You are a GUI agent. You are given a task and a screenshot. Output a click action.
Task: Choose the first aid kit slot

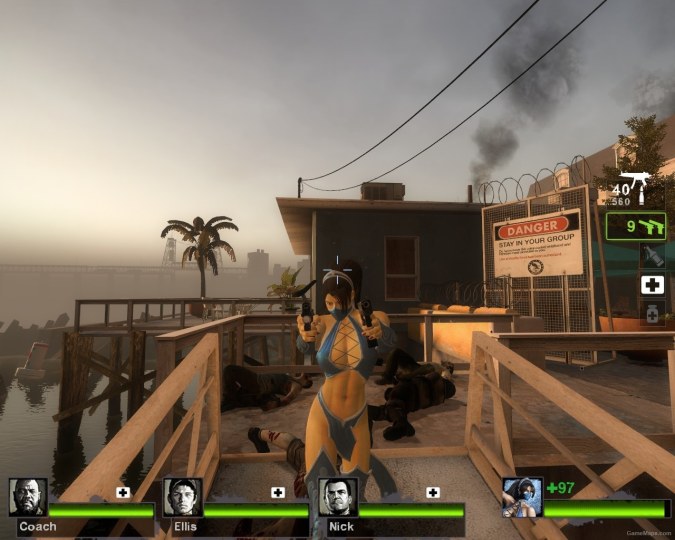(652, 285)
